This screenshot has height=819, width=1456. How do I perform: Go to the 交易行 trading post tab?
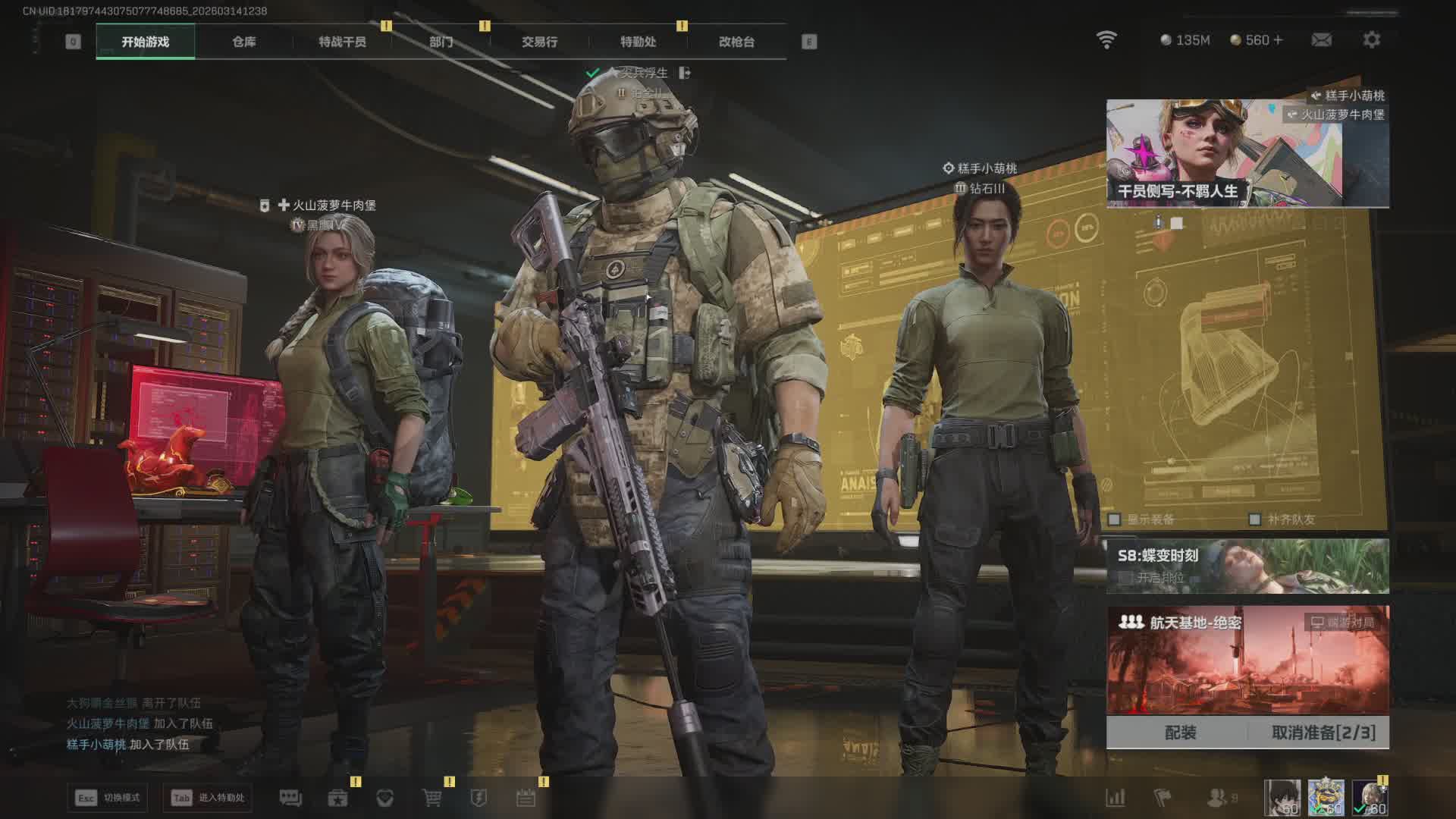[539, 42]
